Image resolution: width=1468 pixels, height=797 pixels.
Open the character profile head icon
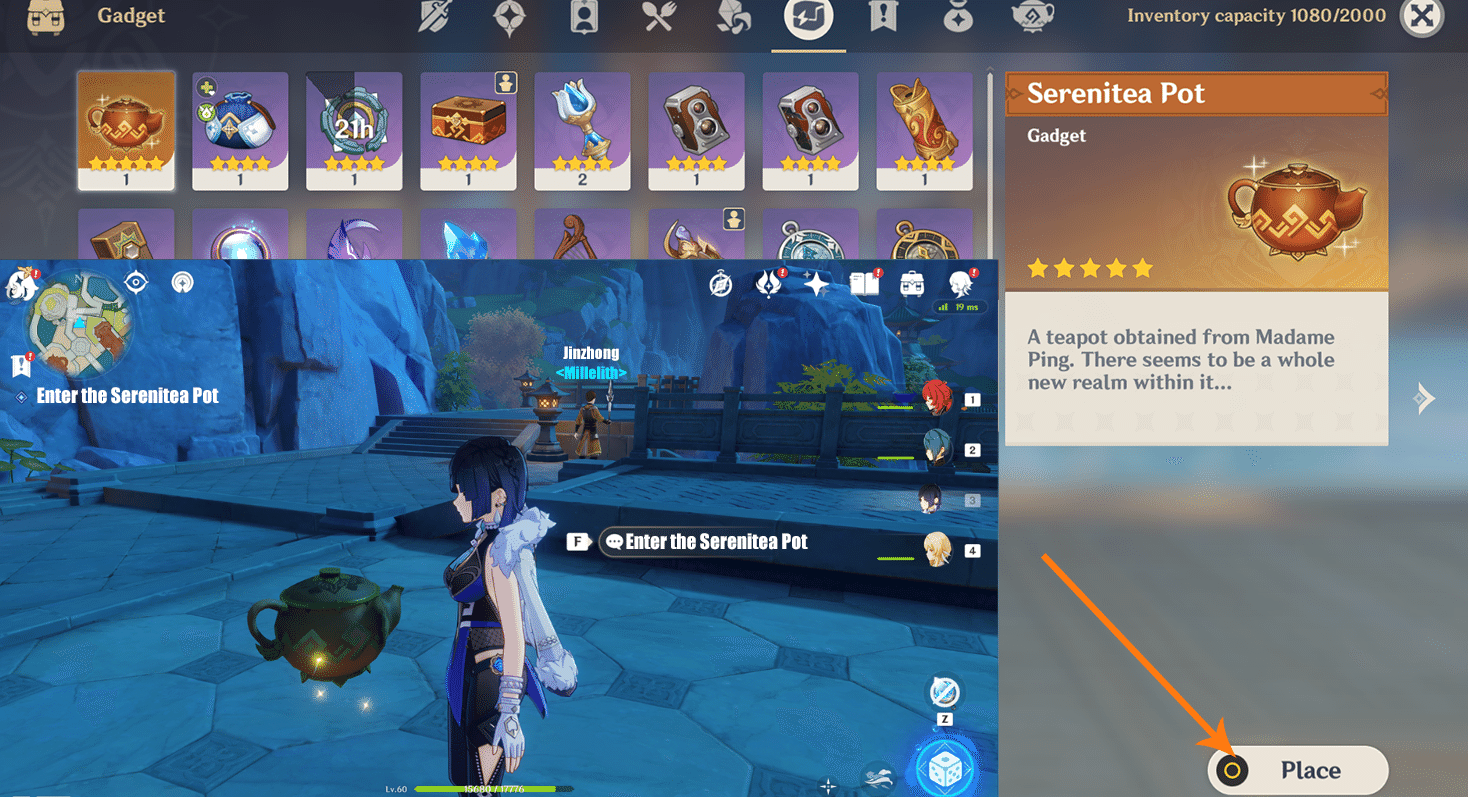(961, 283)
